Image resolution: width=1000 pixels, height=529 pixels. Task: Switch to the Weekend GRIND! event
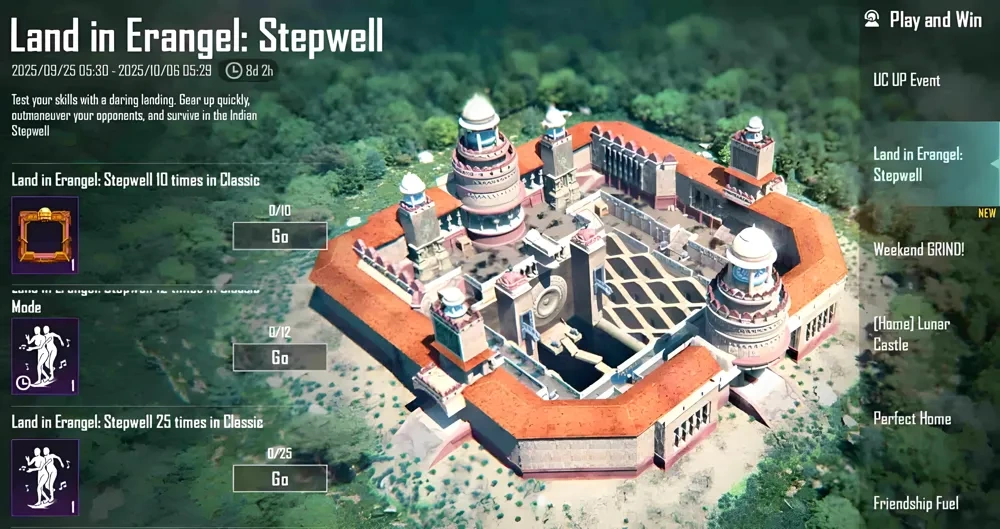click(919, 249)
